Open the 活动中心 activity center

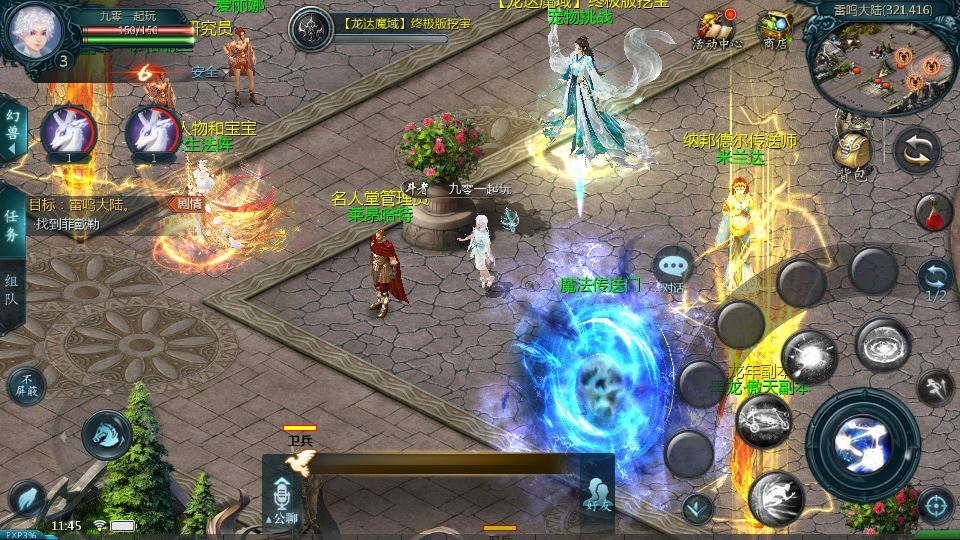coord(716,29)
